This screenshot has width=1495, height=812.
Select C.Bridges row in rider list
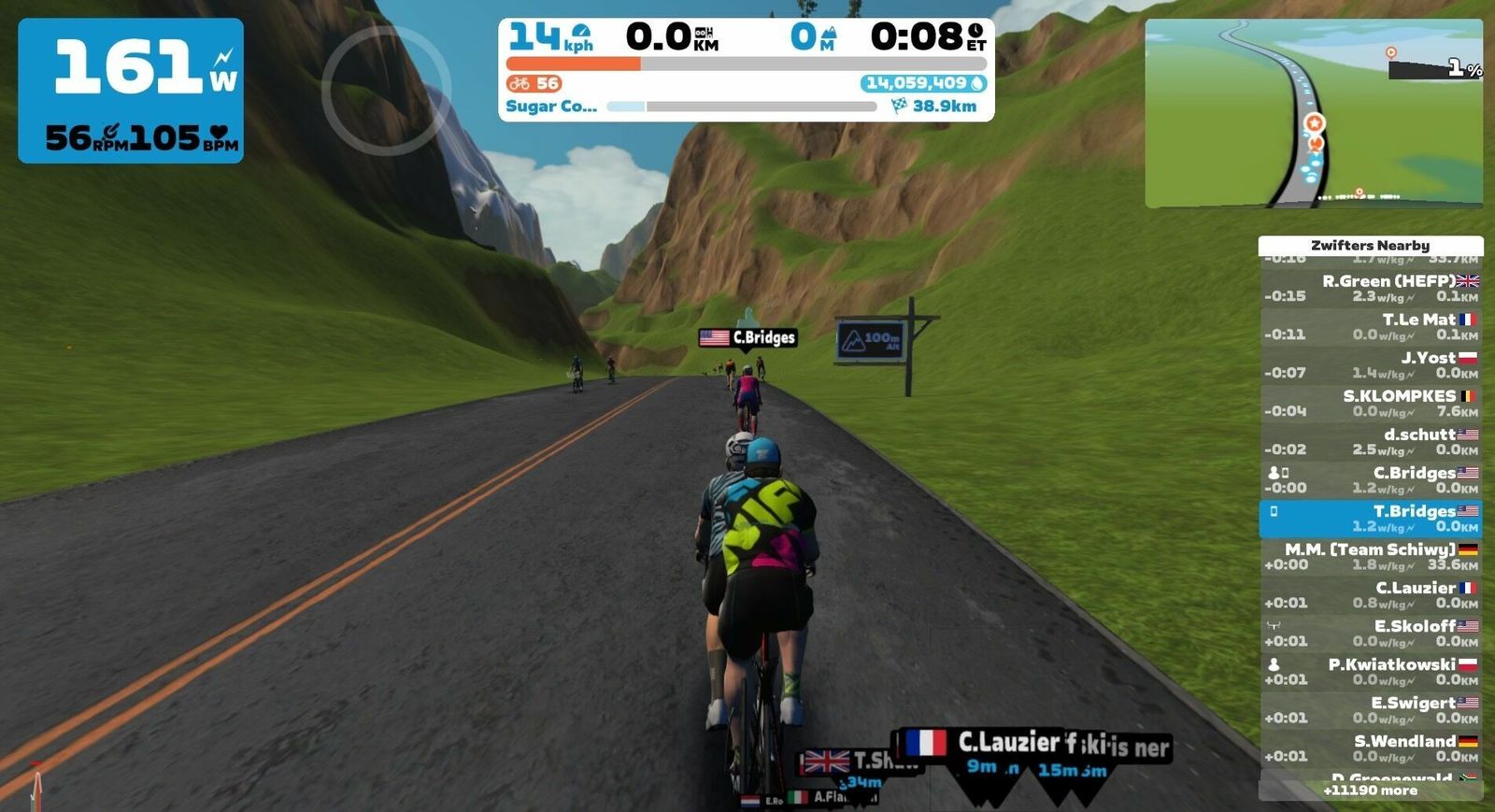pyautogui.click(x=1371, y=479)
